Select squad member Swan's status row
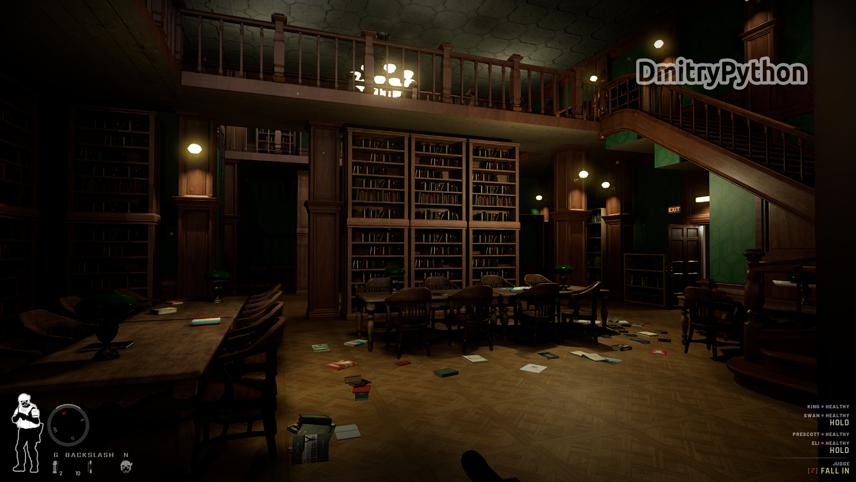856x482 pixels. (x=828, y=415)
